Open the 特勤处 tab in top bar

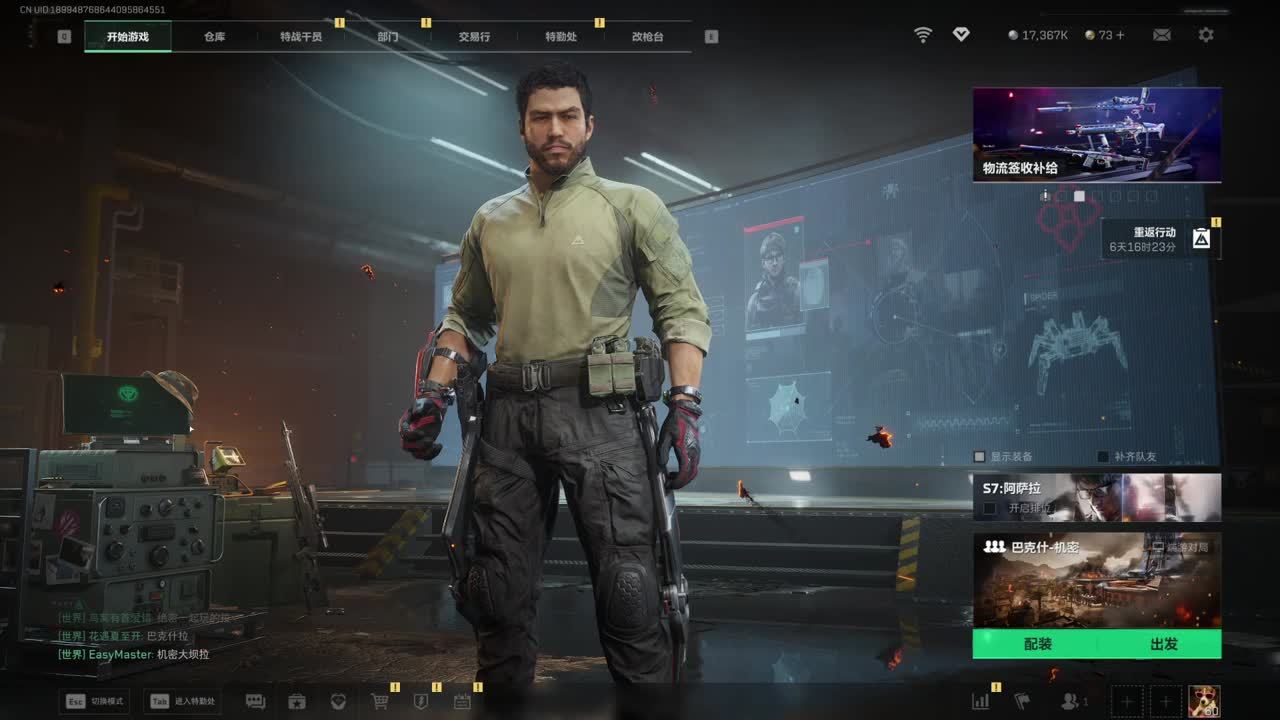tap(561, 37)
